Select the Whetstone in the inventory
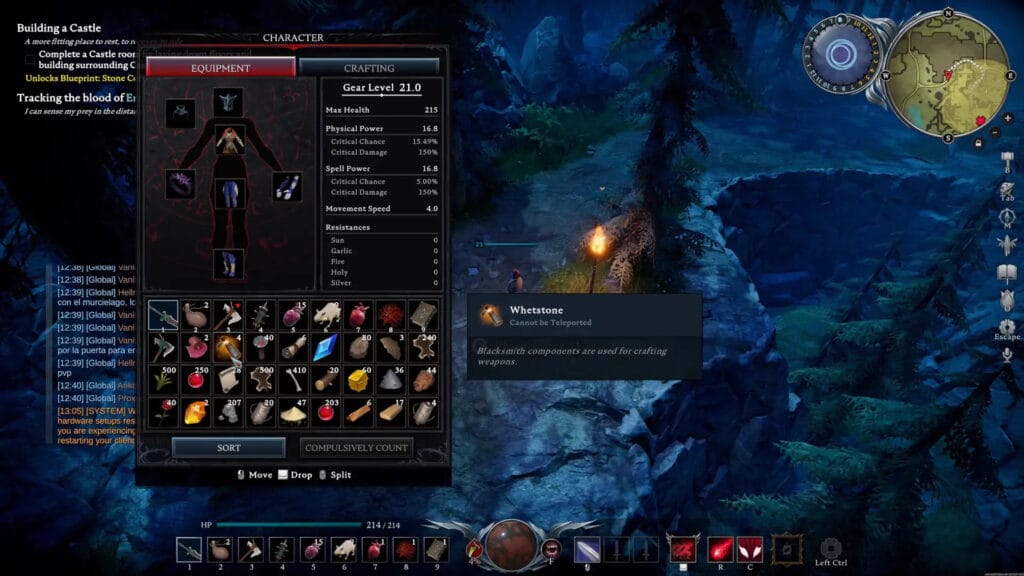The image size is (1024, 576). point(229,347)
